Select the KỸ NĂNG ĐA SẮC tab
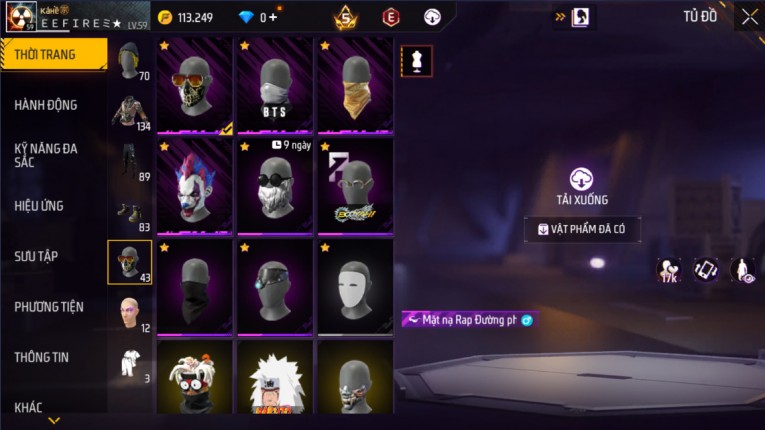The width and height of the screenshot is (765, 430). coord(46,155)
